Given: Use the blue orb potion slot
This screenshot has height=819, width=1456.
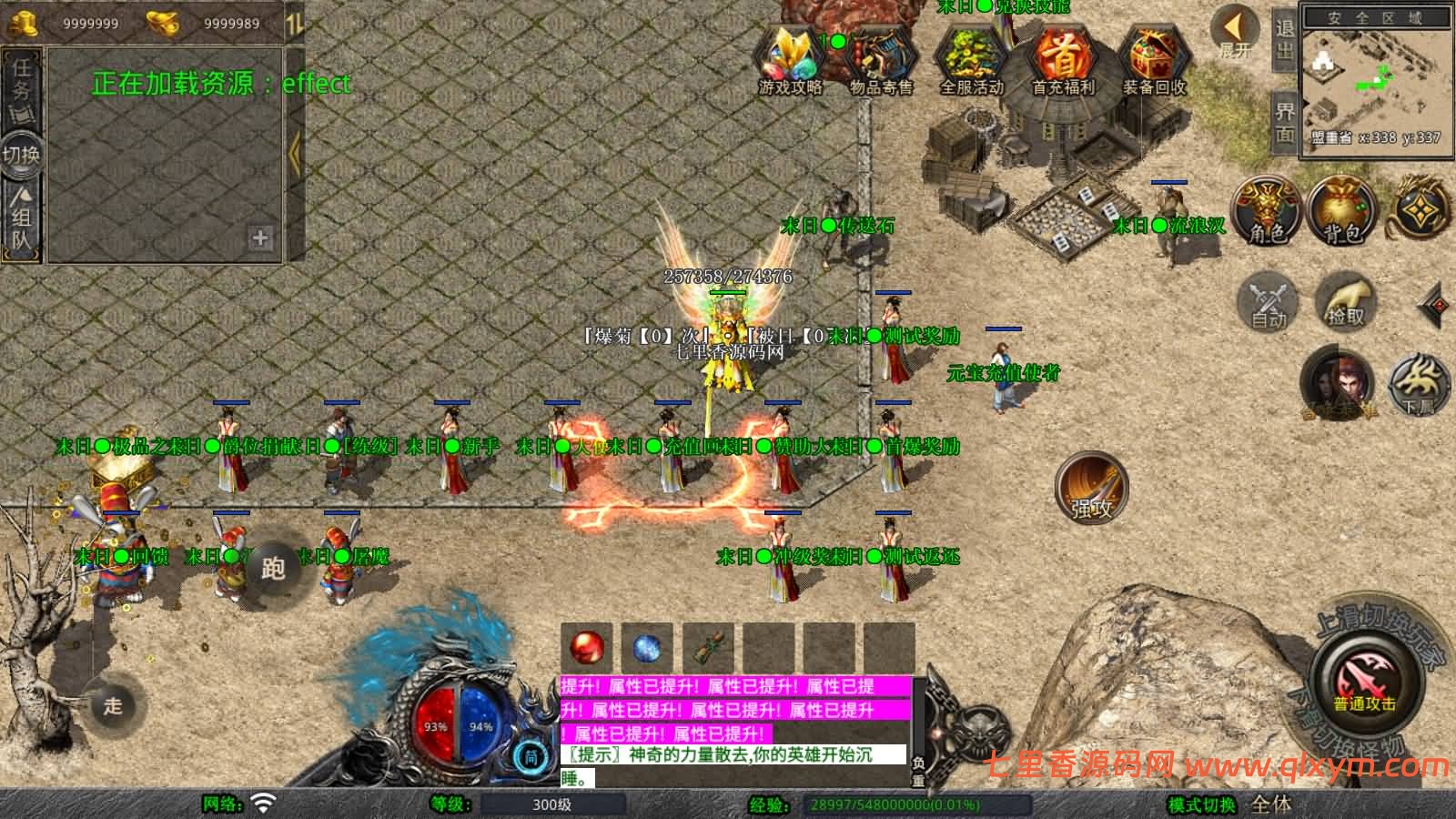Looking at the screenshot, I should point(647,648).
